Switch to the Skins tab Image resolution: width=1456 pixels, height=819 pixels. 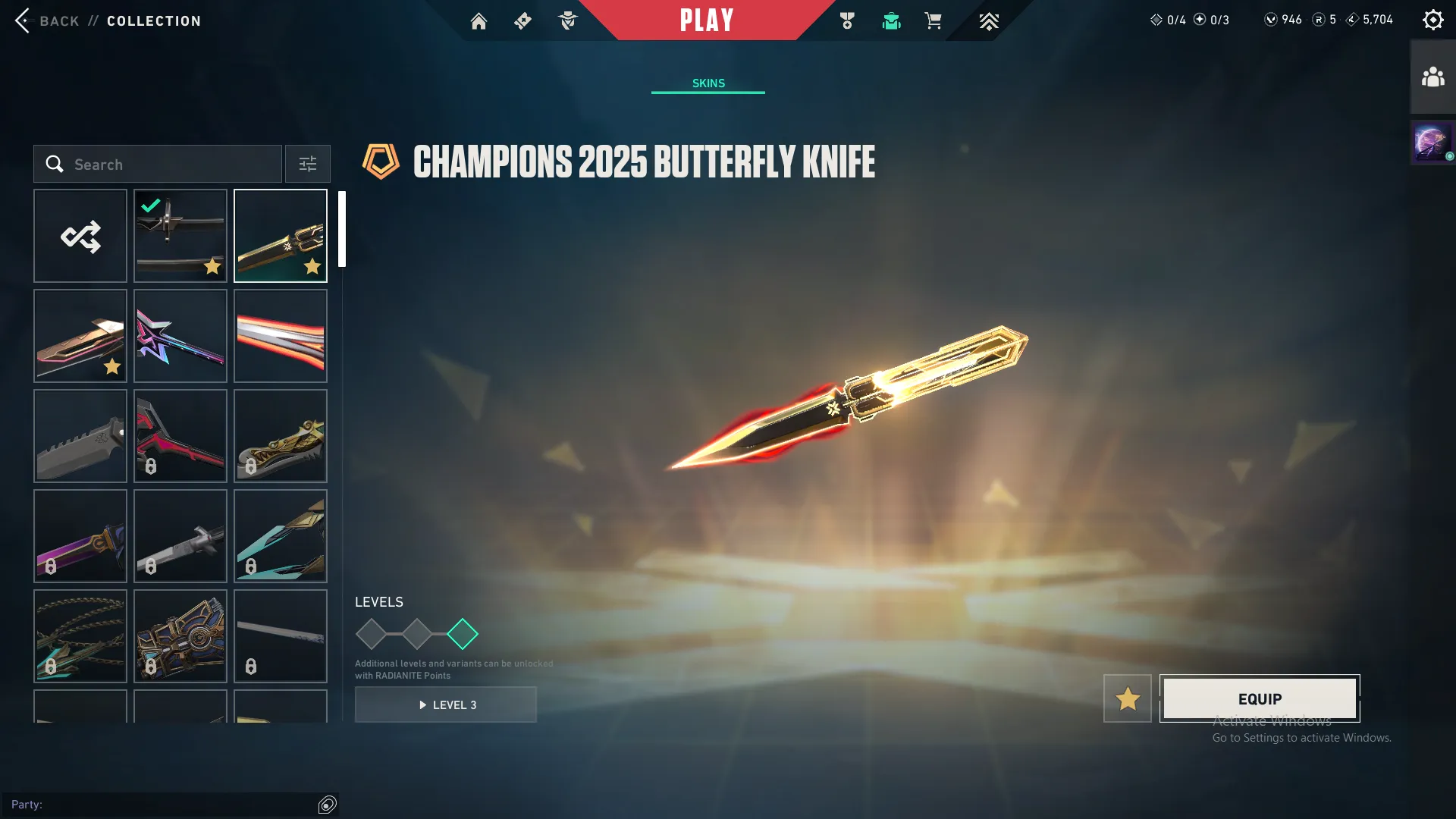tap(708, 83)
